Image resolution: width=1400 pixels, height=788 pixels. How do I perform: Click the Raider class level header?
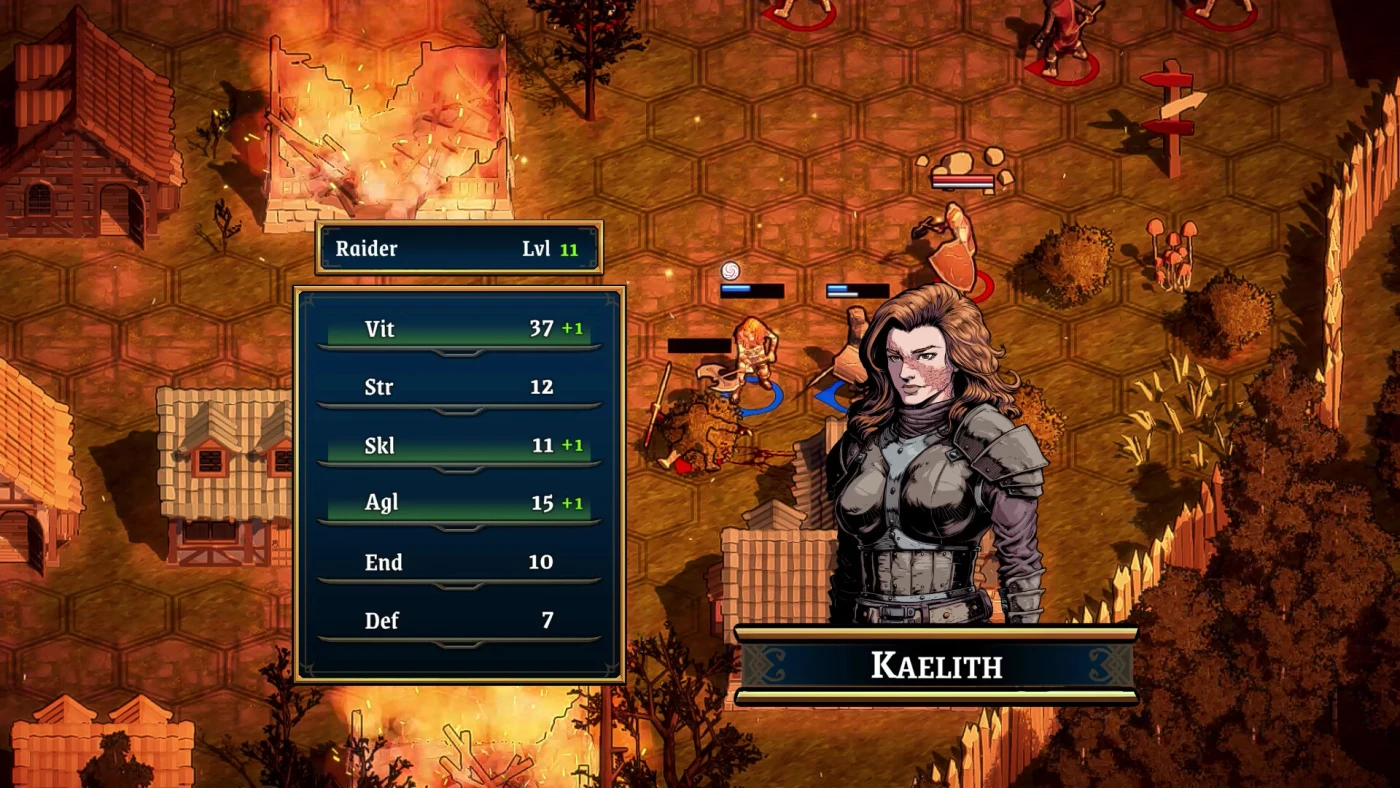(x=459, y=248)
